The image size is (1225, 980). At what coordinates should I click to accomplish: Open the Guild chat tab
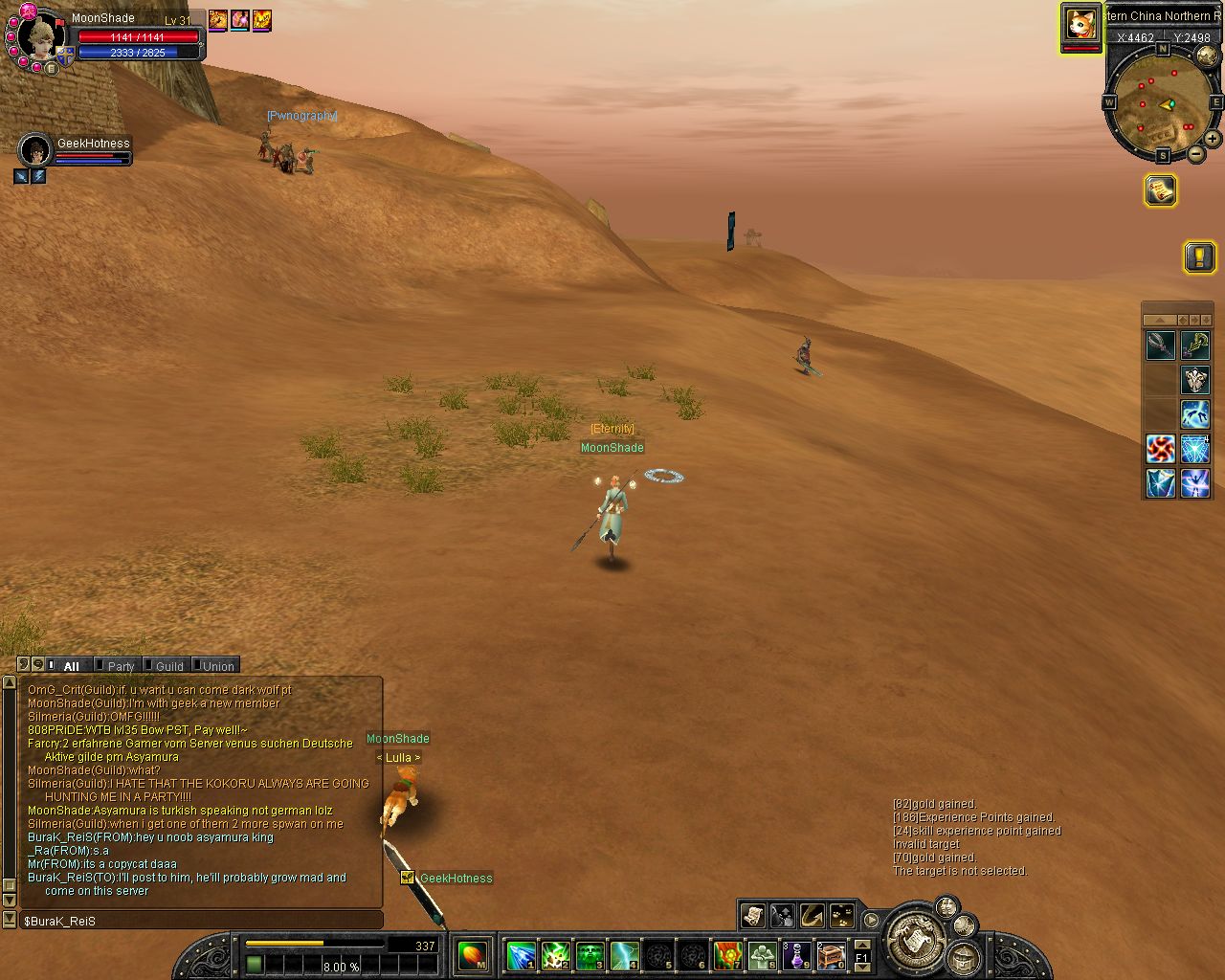[168, 666]
